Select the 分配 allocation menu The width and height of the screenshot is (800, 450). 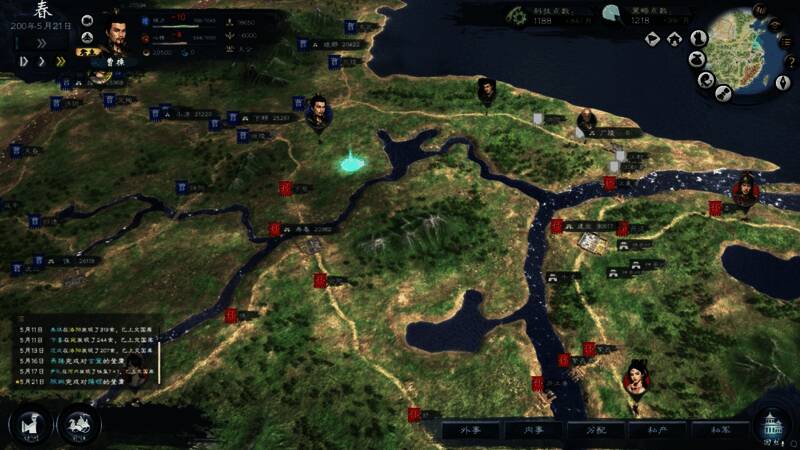pos(596,430)
